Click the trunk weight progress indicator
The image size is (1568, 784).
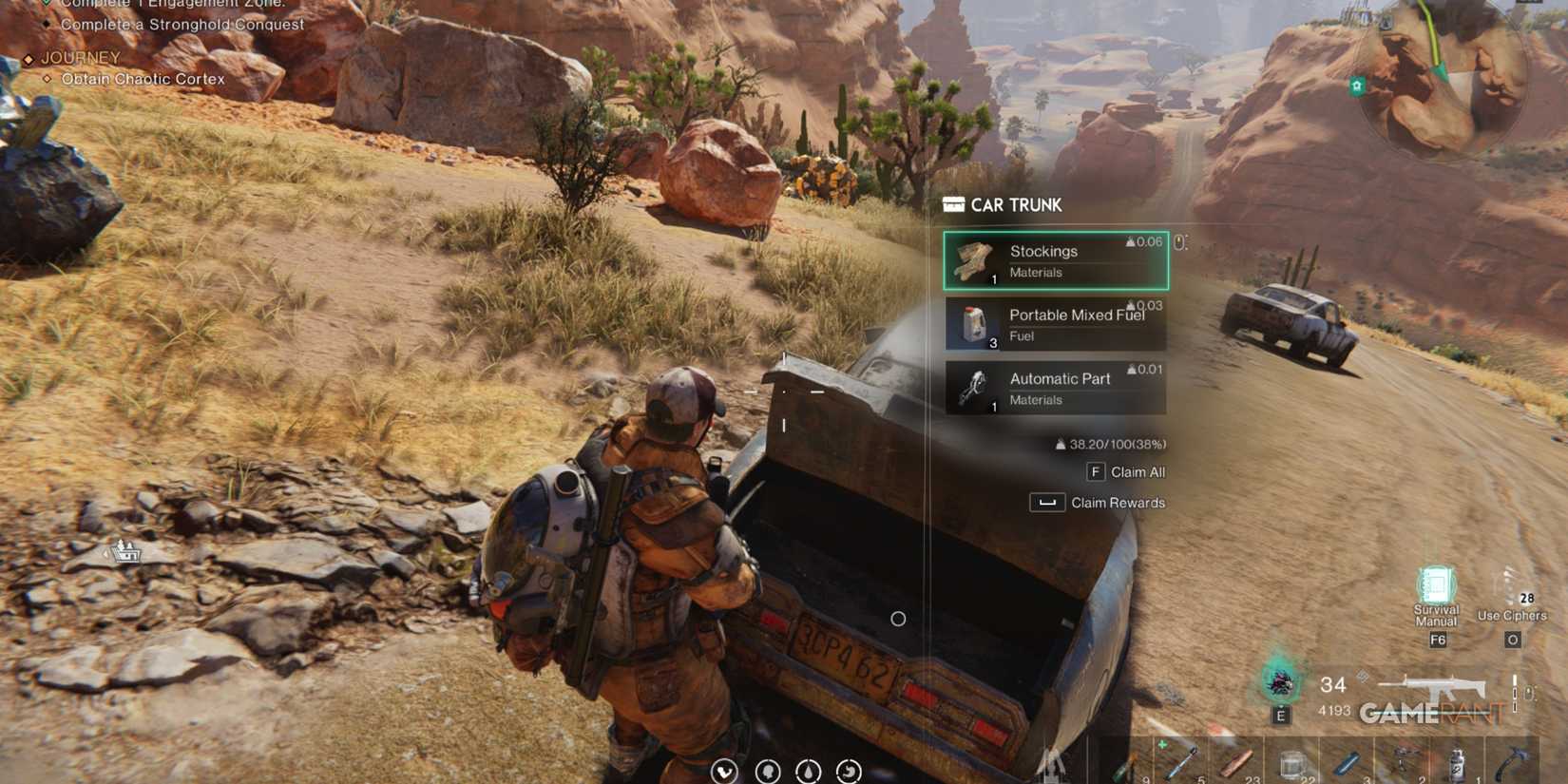coord(1112,443)
